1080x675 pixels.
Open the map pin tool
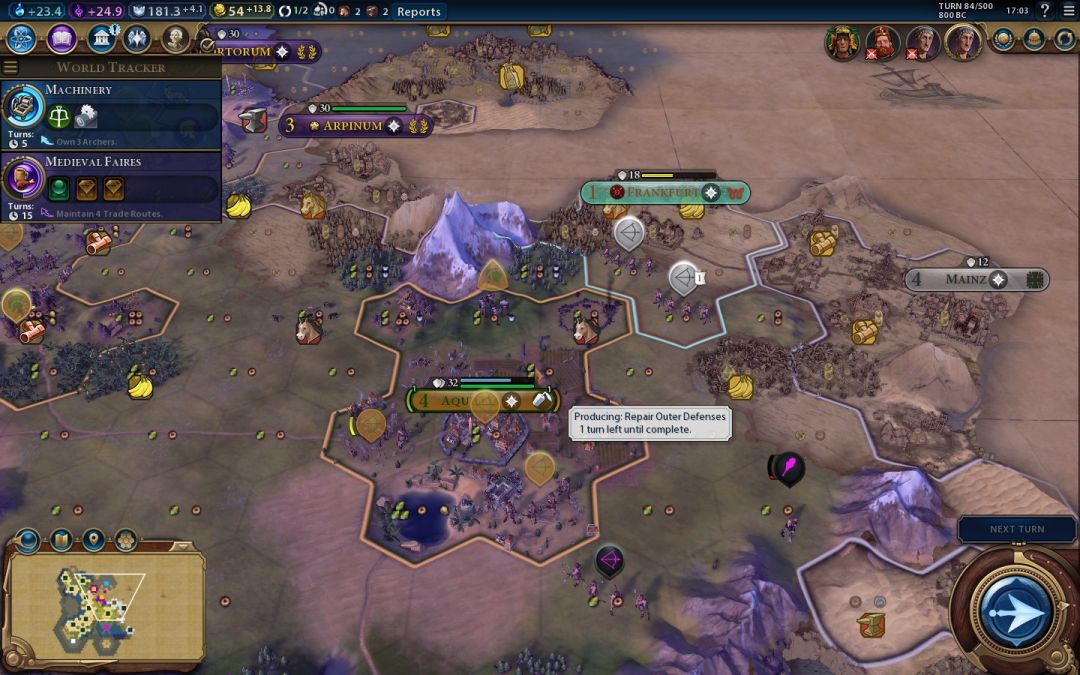[x=94, y=541]
